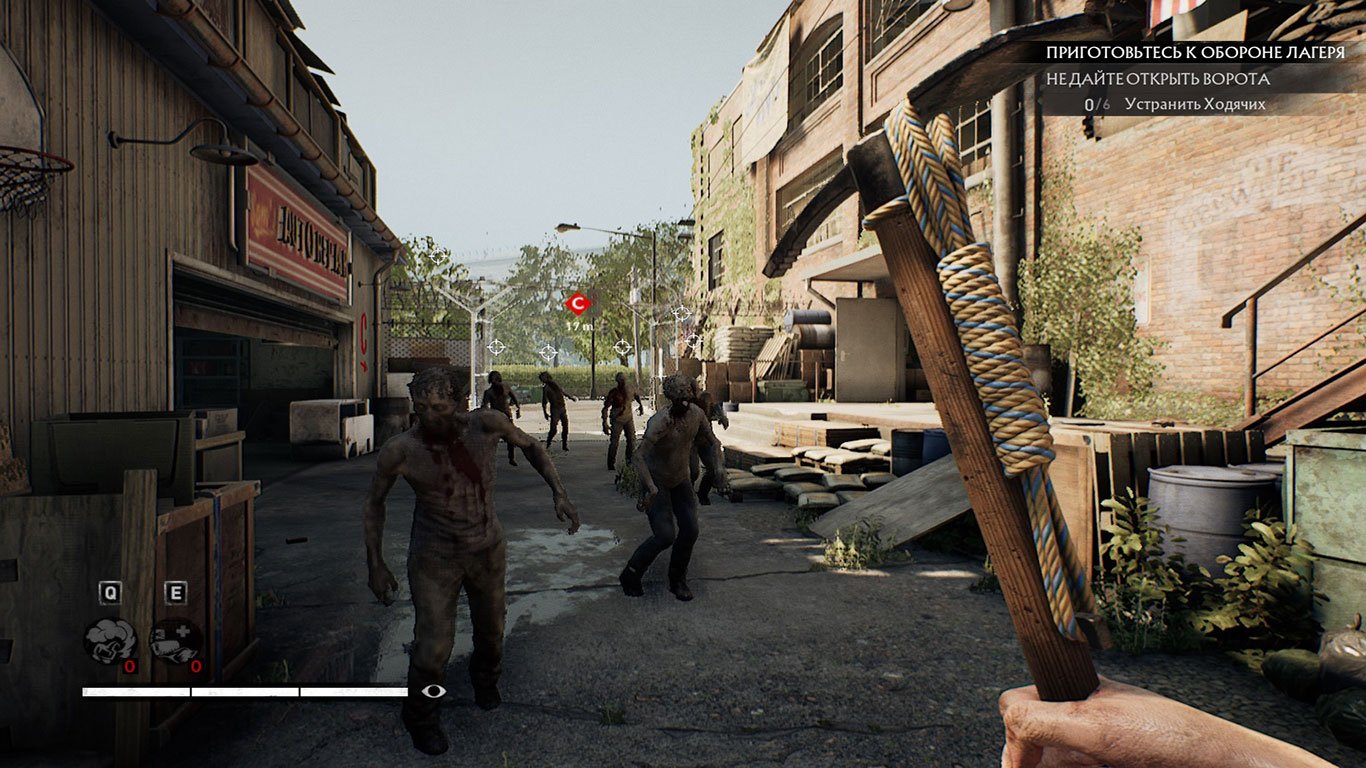This screenshot has height=768, width=1366.
Task: Click the '0' counter under the grenade icon
Action: [x=129, y=665]
